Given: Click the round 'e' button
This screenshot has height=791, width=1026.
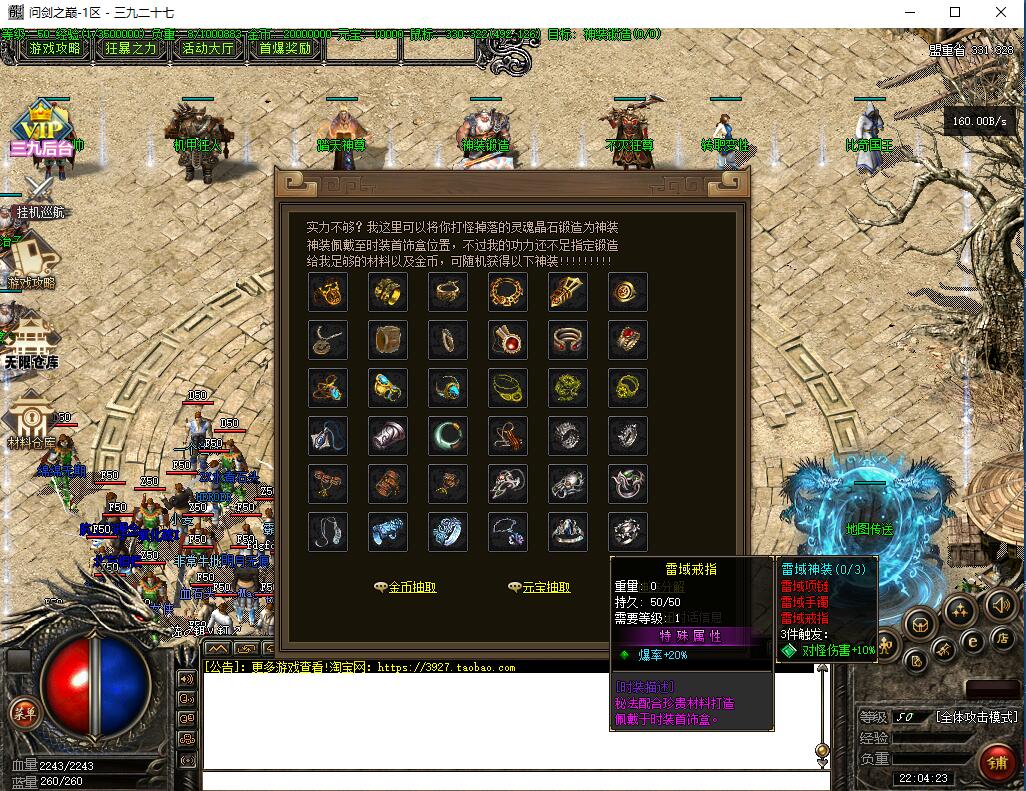Looking at the screenshot, I should [x=971, y=641].
